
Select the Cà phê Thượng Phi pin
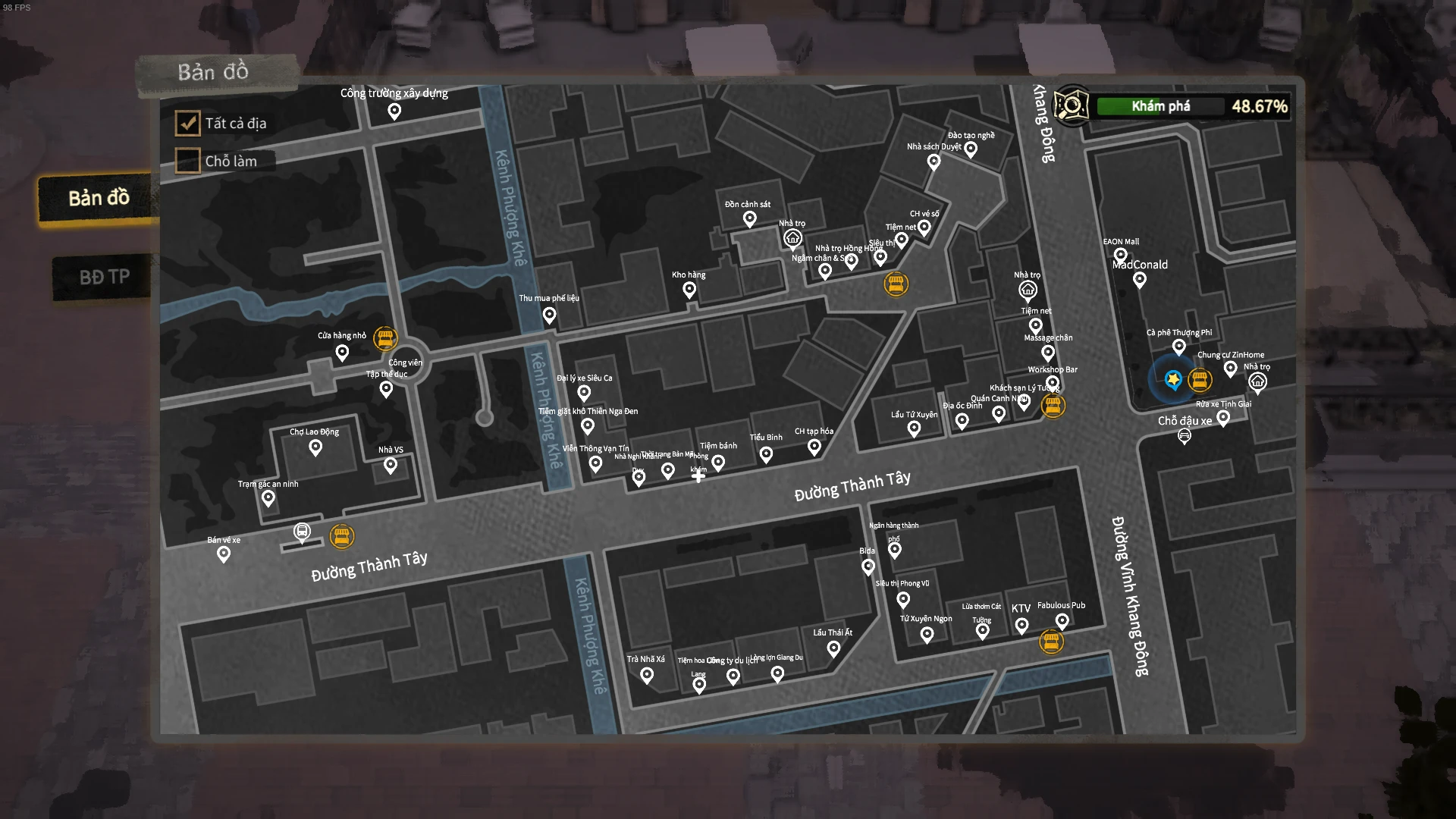coord(1178,347)
